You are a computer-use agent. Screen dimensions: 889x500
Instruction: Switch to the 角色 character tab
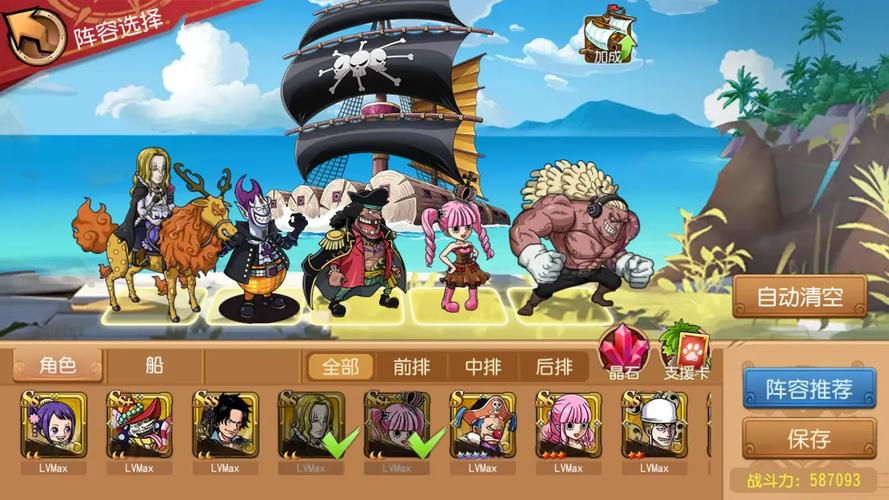point(57,366)
